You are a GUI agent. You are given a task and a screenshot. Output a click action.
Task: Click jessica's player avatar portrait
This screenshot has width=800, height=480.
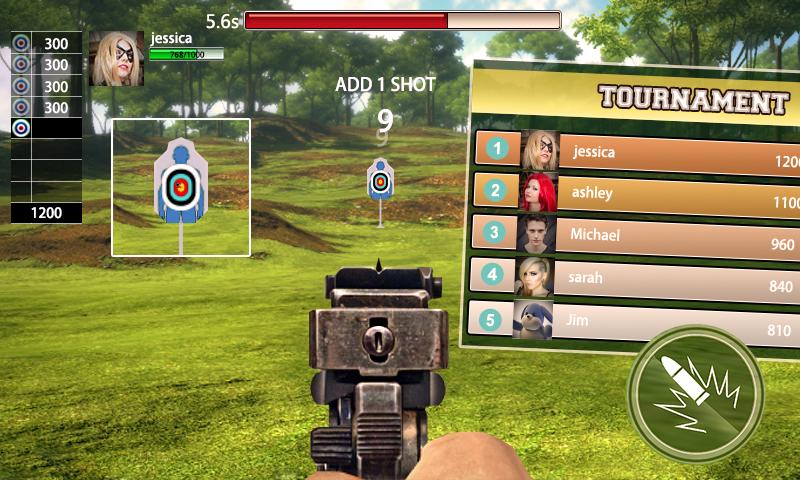coord(117,58)
